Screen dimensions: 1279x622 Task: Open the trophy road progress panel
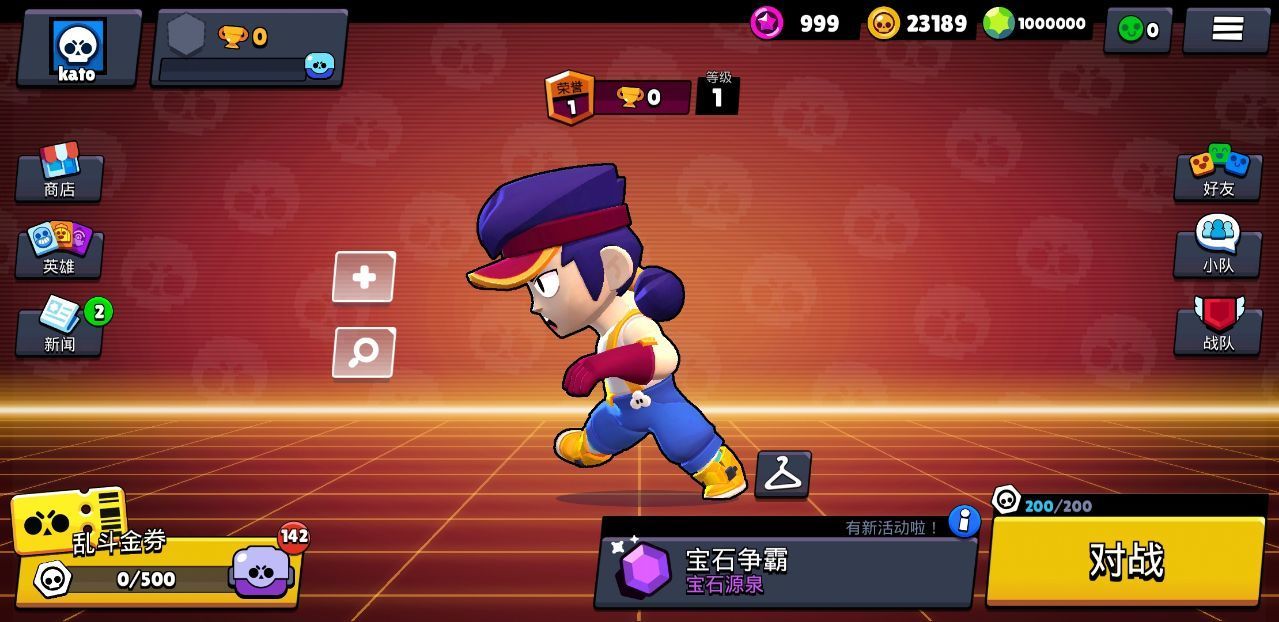click(x=249, y=49)
